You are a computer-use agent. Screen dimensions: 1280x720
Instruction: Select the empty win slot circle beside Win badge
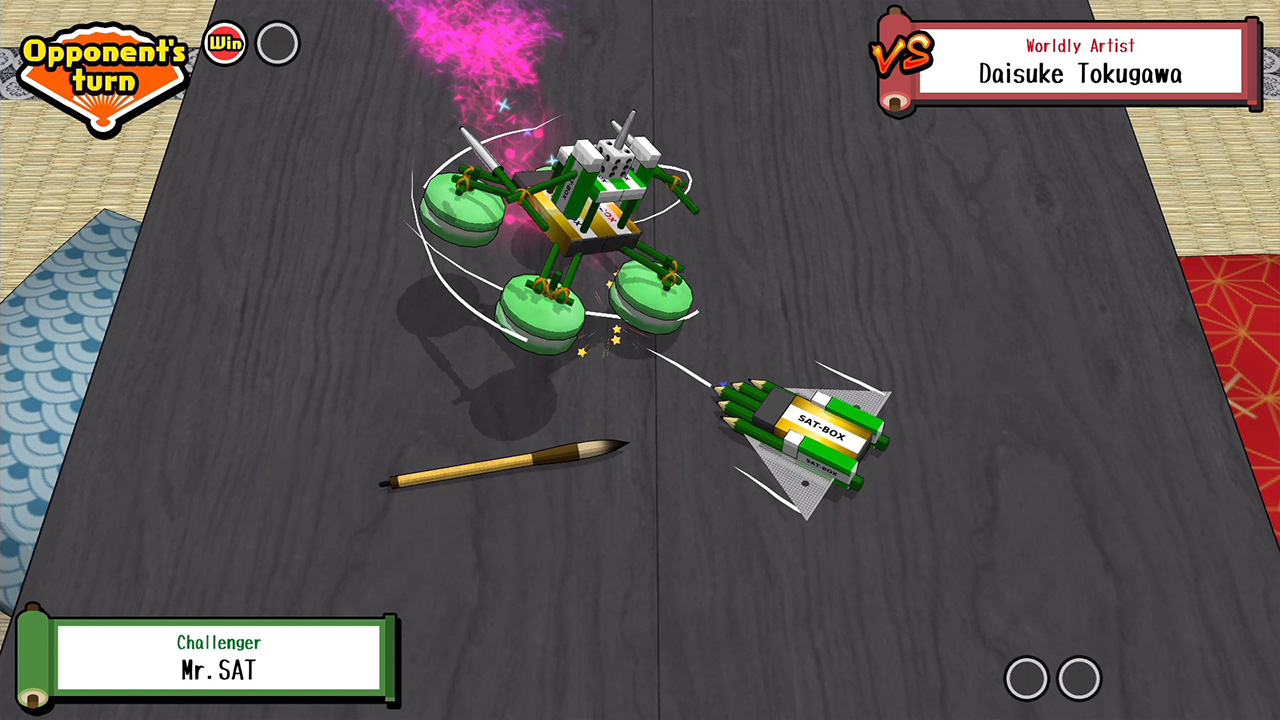tap(278, 44)
